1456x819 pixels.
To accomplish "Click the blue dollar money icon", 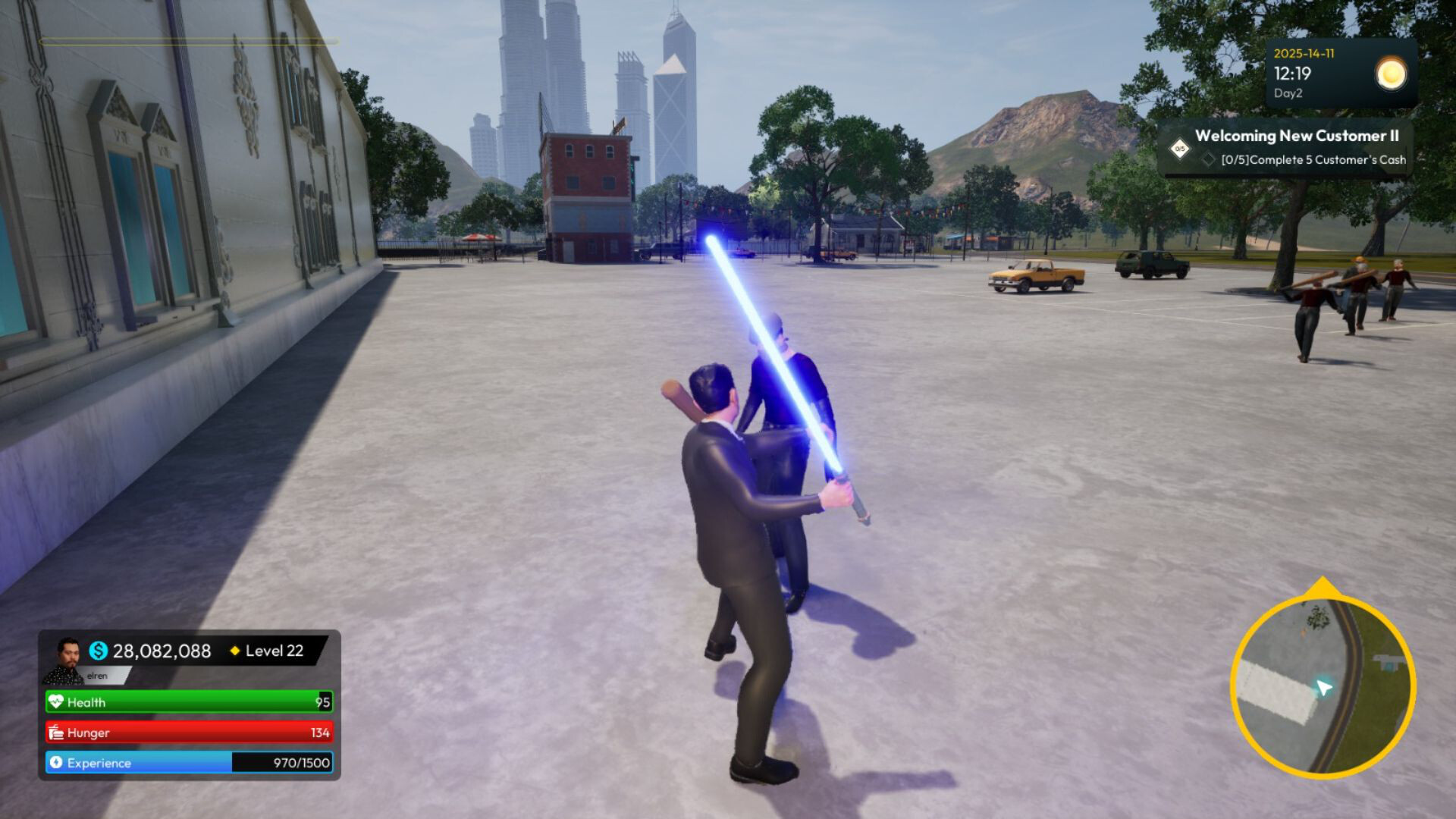I will coord(99,651).
